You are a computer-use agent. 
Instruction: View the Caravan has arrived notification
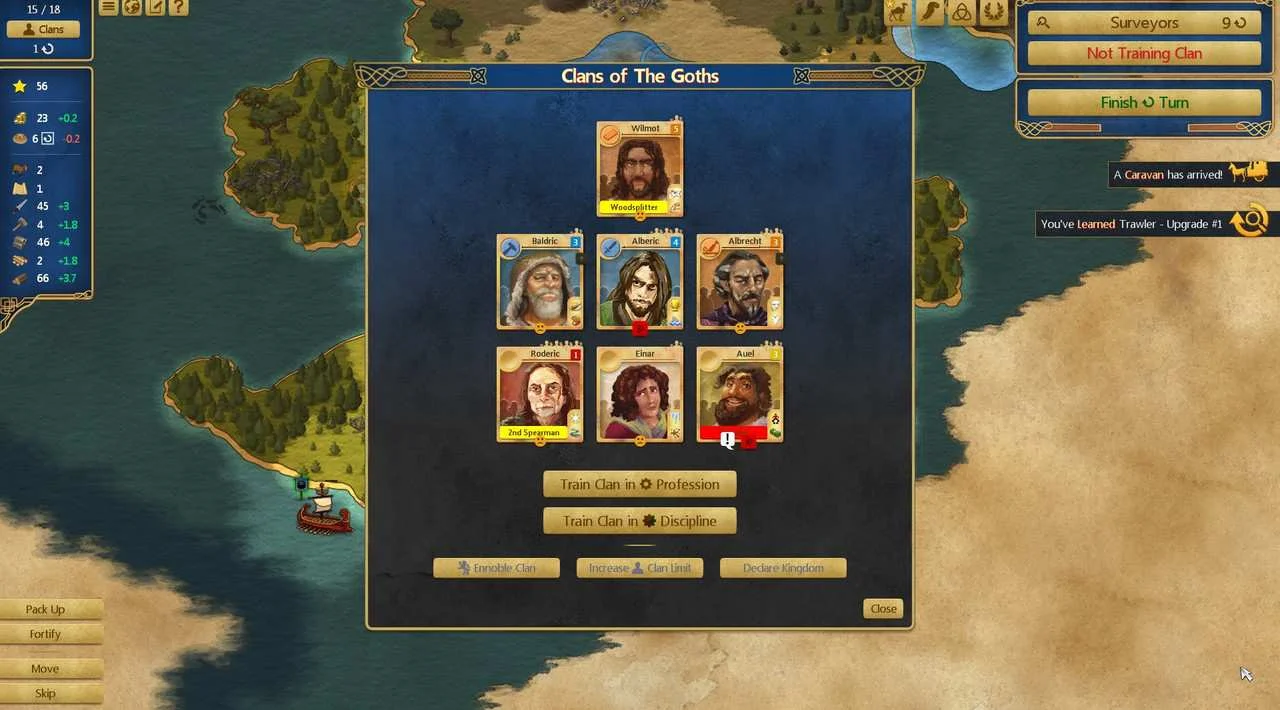1168,175
